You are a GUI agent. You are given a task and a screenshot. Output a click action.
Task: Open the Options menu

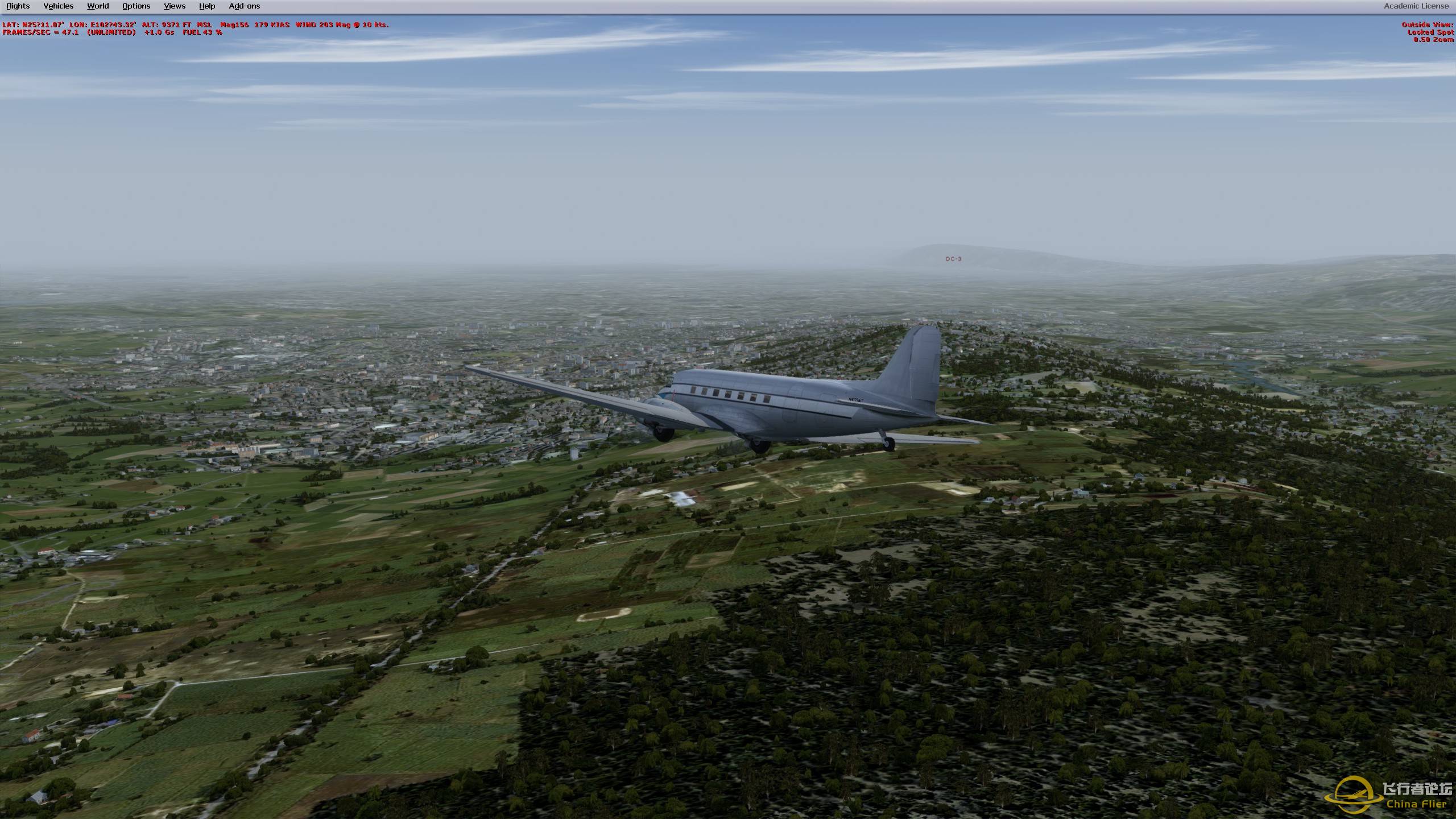tap(135, 6)
